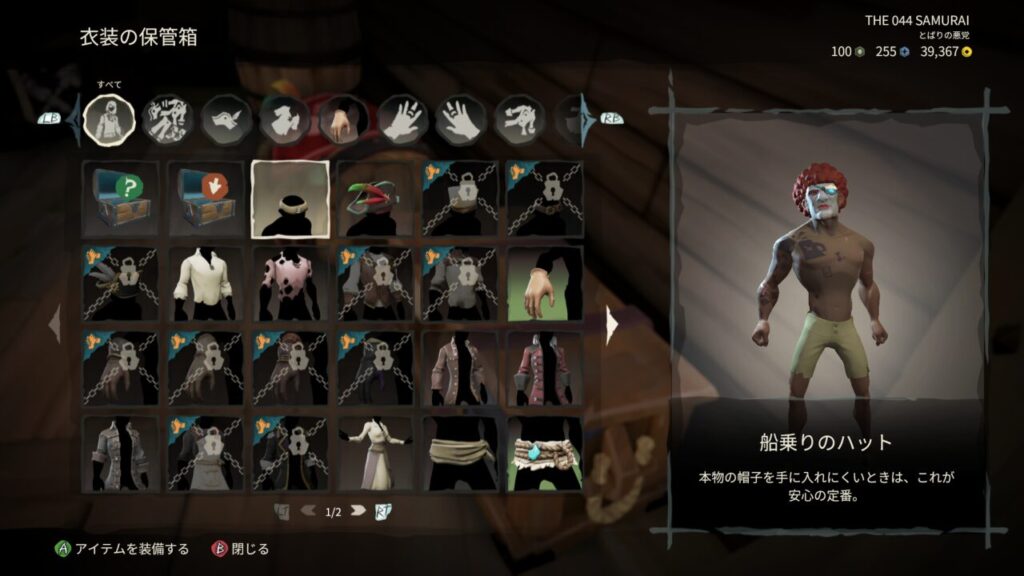Select the highlighted sailor hat slot
Viewport: 1024px width, 576px height.
[290, 198]
